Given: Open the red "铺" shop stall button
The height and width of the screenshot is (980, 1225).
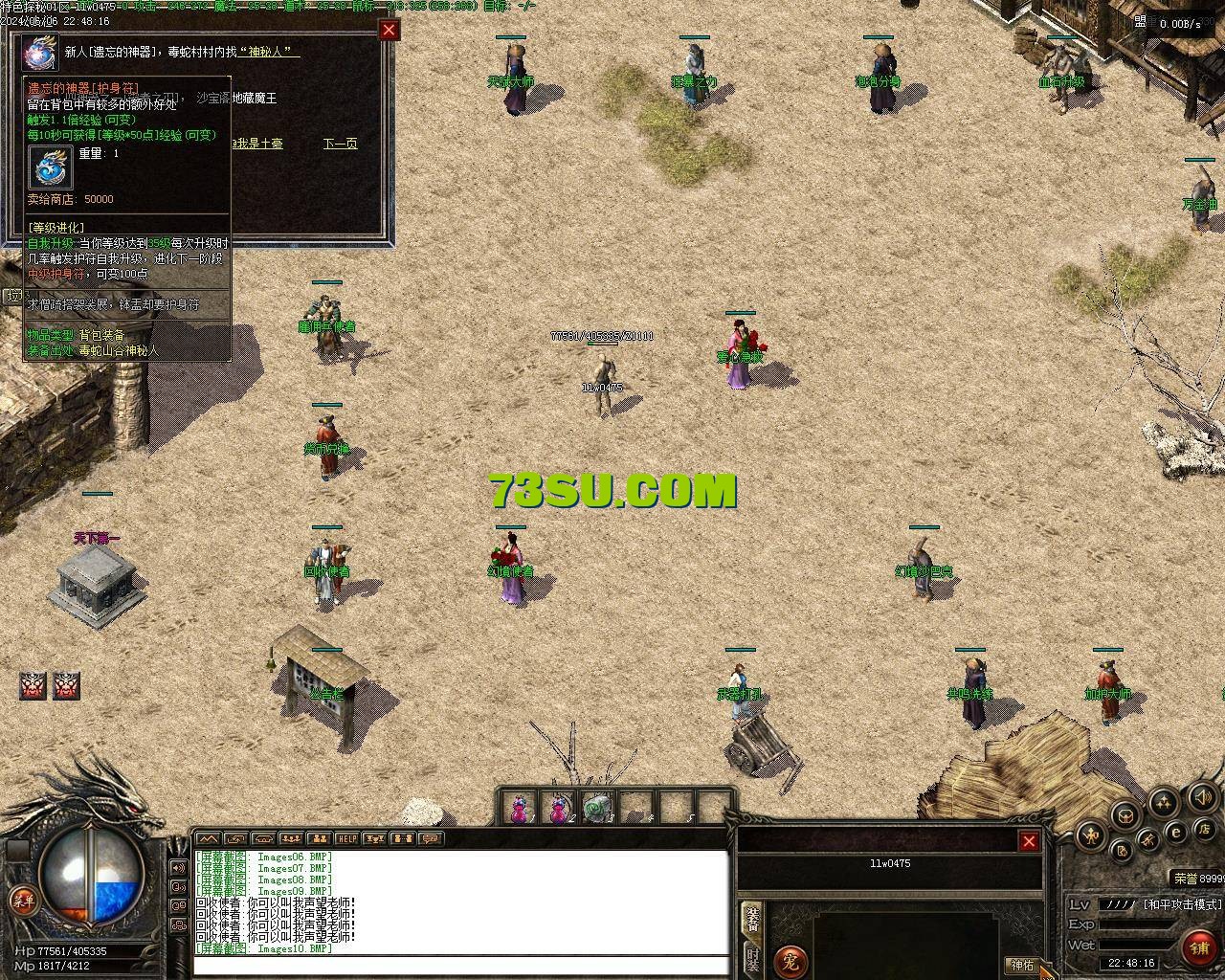Looking at the screenshot, I should click(x=1200, y=947).
